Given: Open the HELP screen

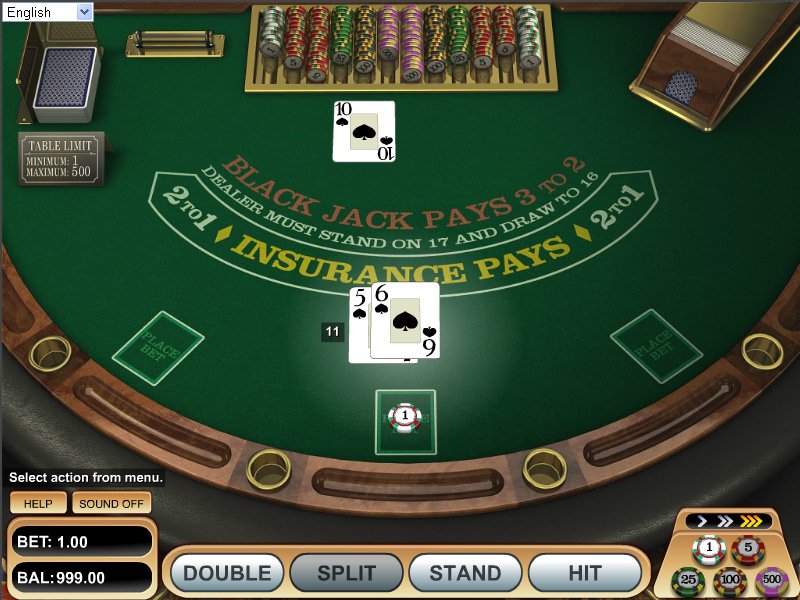Looking at the screenshot, I should pos(38,504).
